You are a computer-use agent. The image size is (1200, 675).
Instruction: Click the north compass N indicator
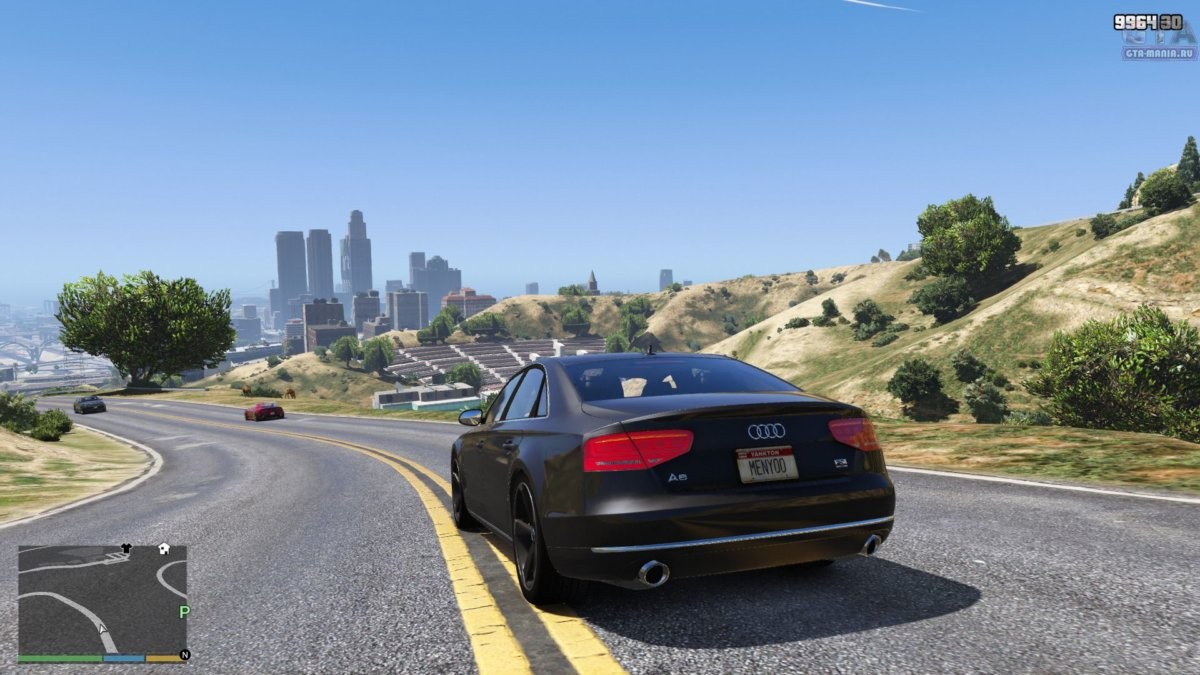click(x=183, y=656)
